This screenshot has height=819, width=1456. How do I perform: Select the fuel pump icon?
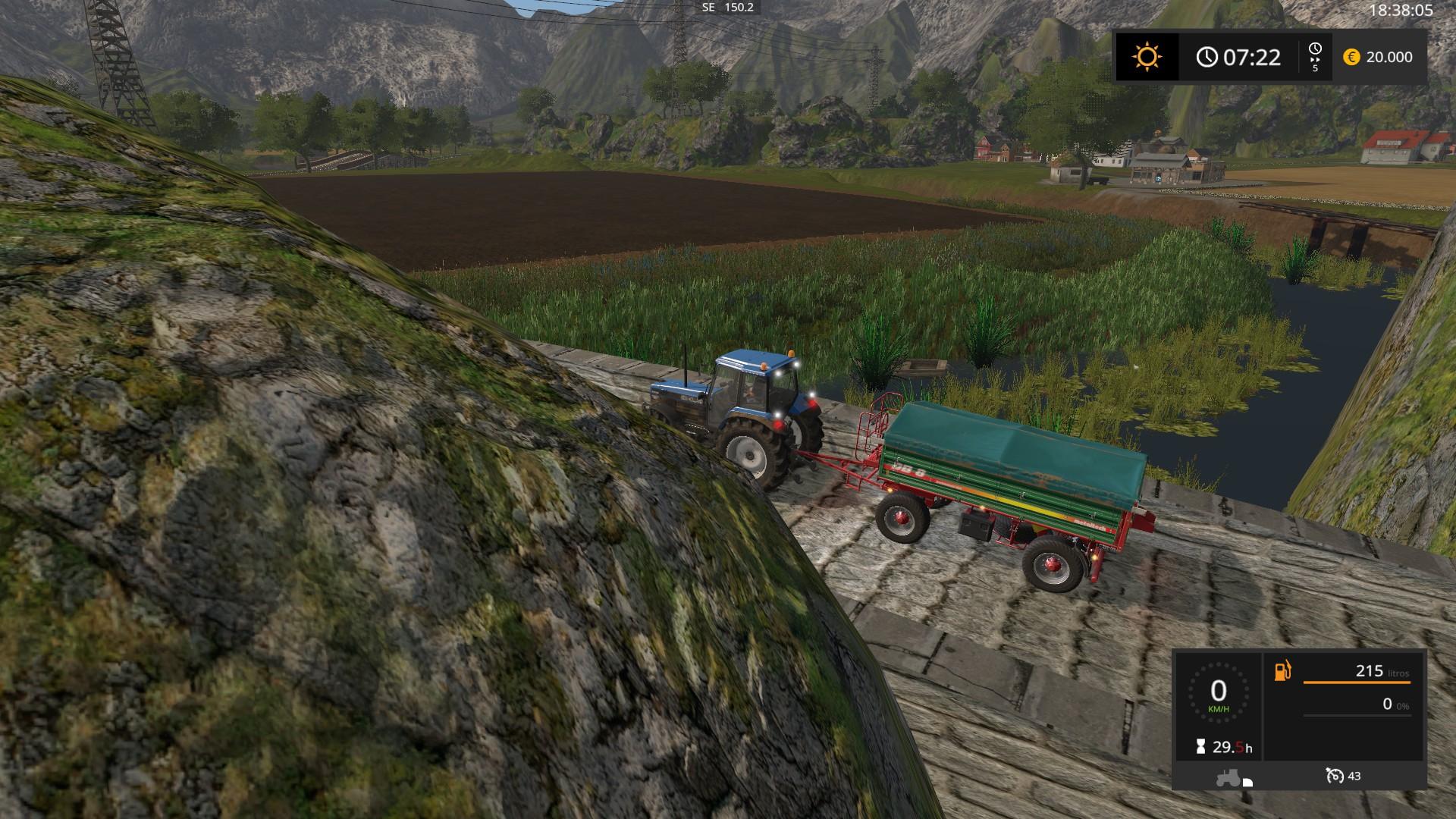tap(1282, 671)
